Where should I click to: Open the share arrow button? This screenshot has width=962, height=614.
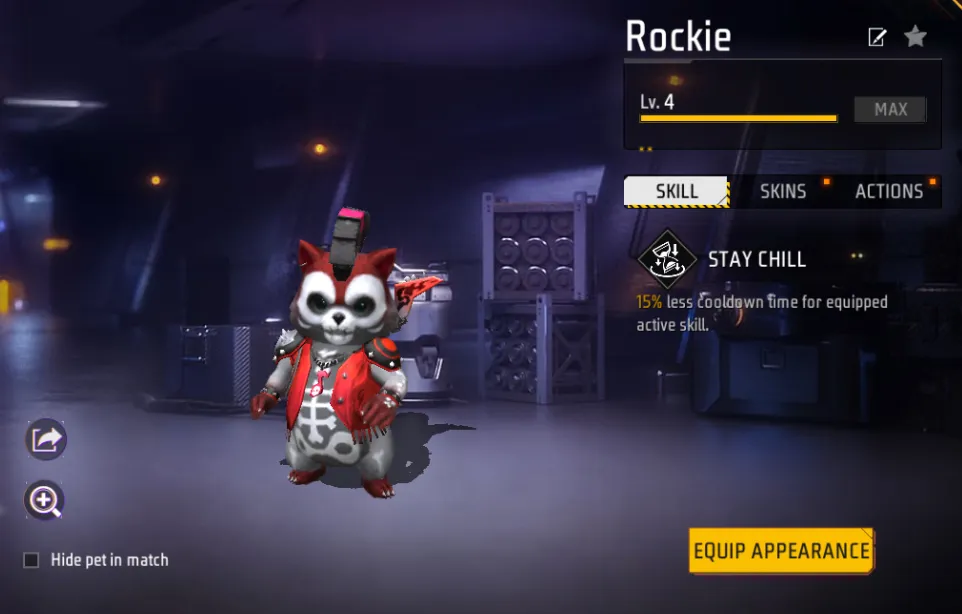click(x=46, y=439)
